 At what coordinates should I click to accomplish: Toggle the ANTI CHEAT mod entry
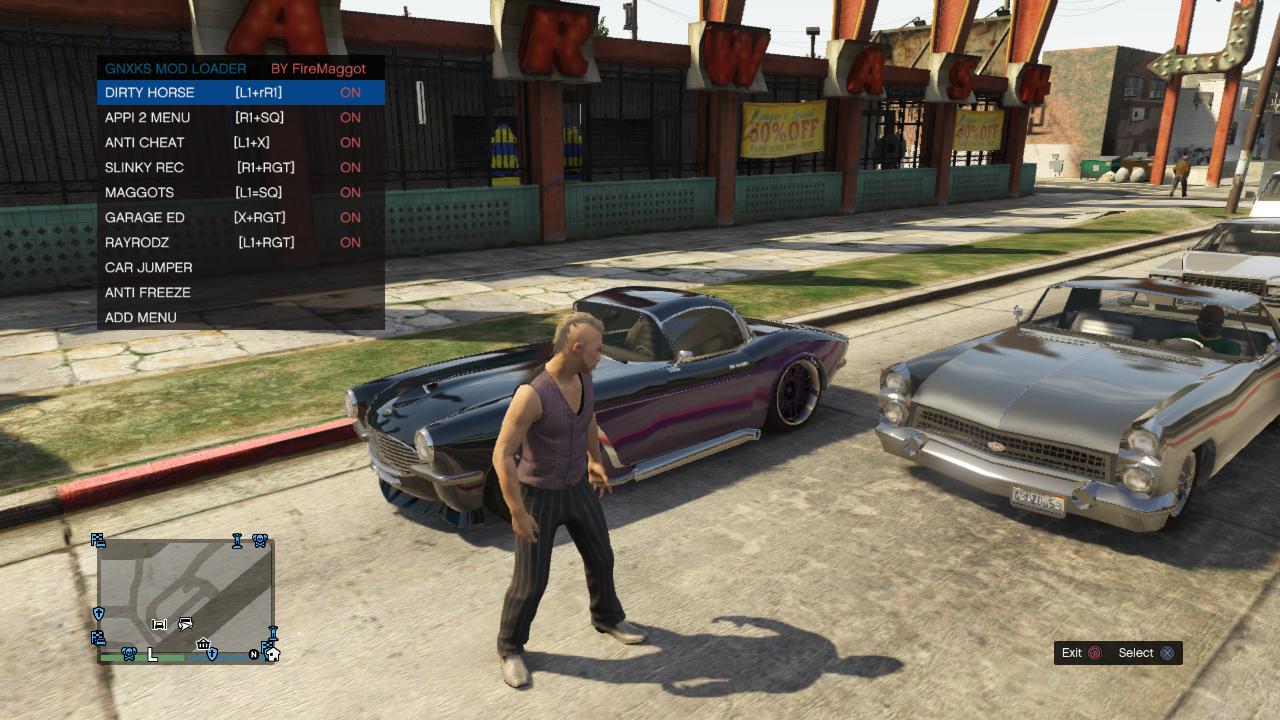[x=145, y=143]
